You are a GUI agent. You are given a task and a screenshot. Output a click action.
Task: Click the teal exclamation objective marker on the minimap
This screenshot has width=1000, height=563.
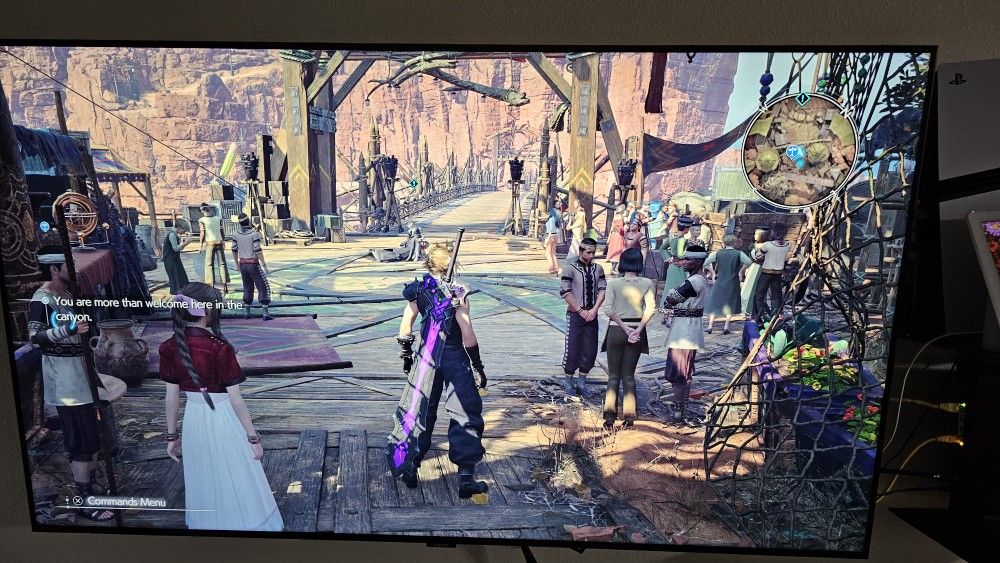pos(800,98)
